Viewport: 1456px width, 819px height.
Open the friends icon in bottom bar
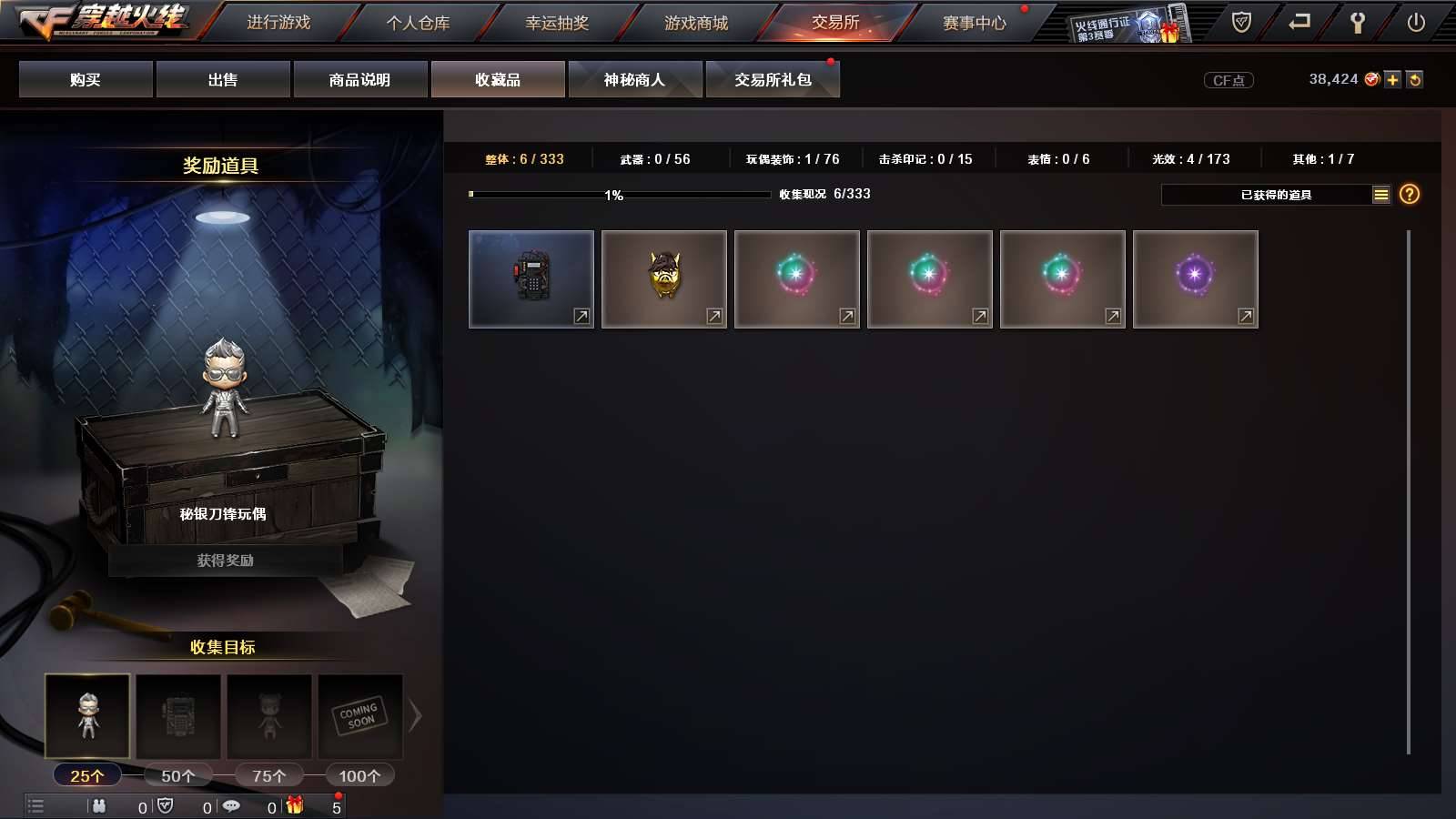pos(101,805)
